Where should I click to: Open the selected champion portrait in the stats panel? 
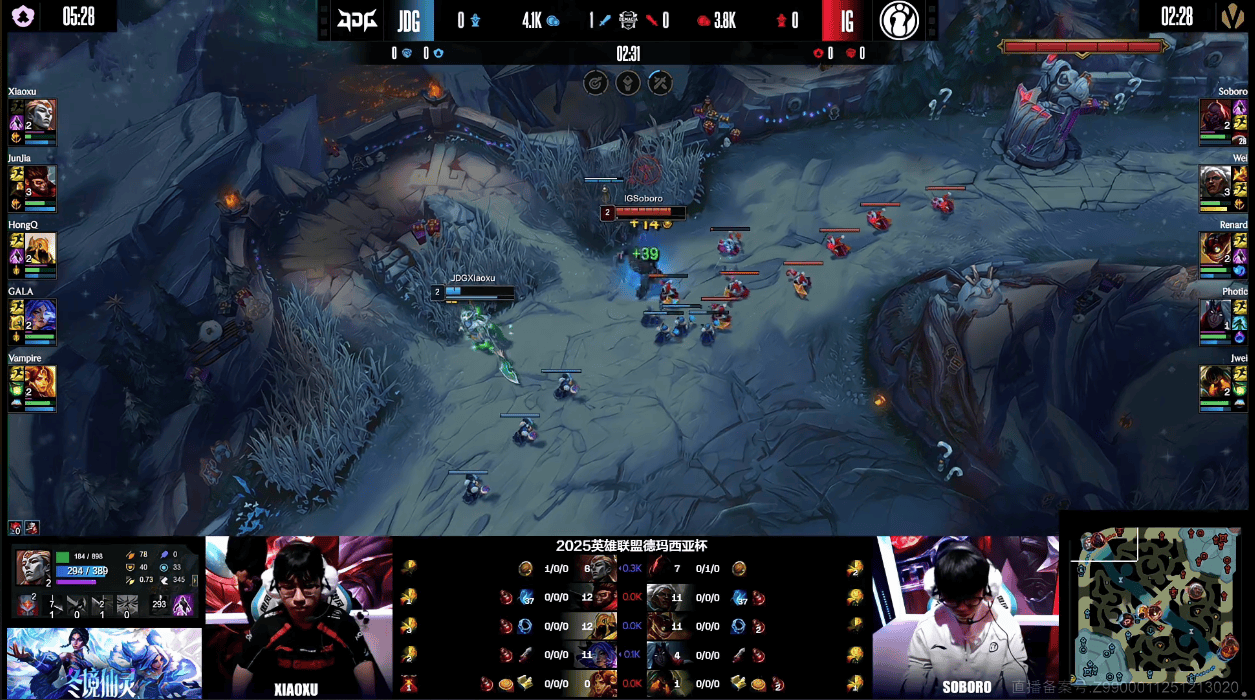(x=33, y=567)
